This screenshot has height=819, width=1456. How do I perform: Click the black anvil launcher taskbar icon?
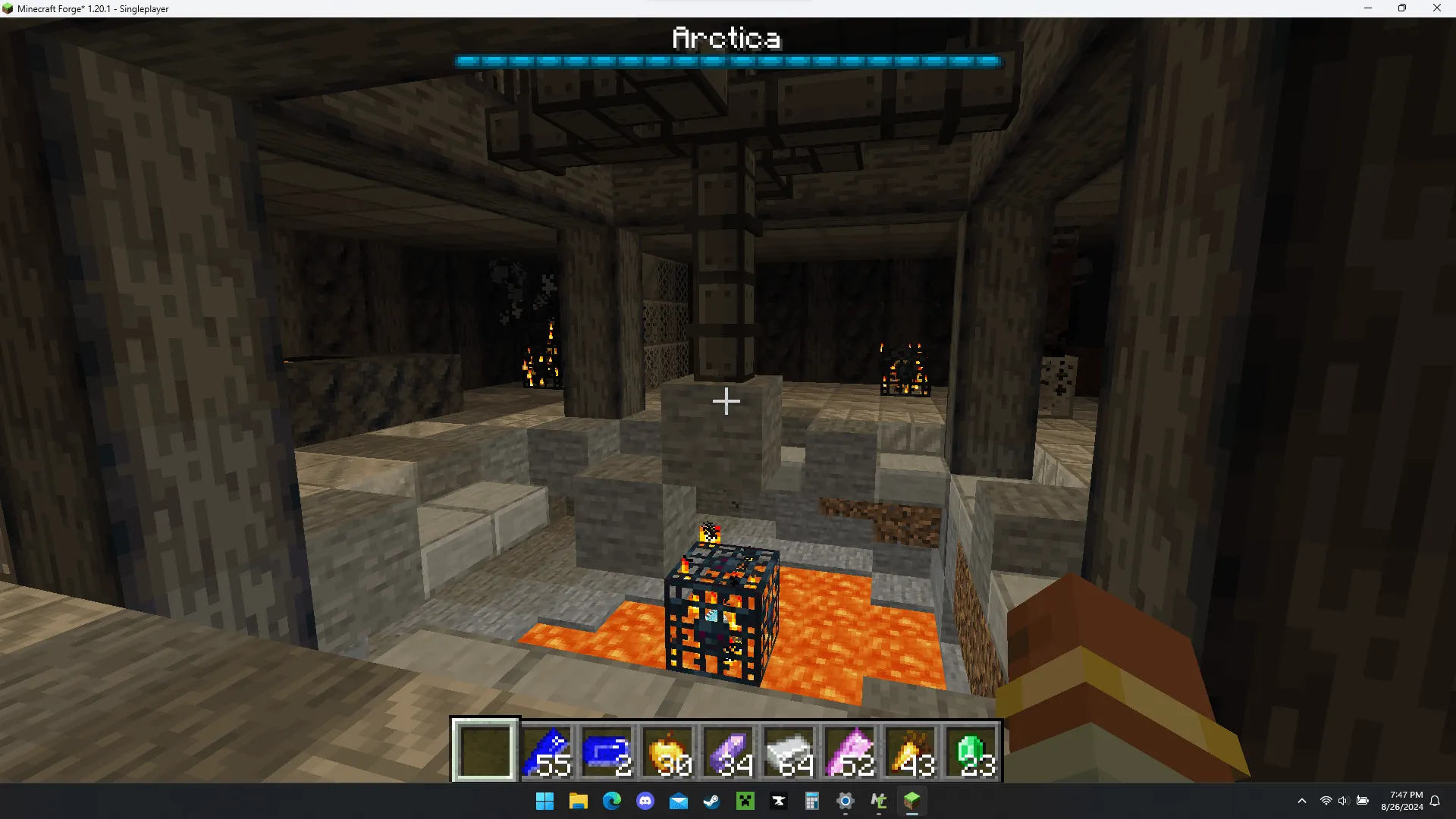point(779,802)
